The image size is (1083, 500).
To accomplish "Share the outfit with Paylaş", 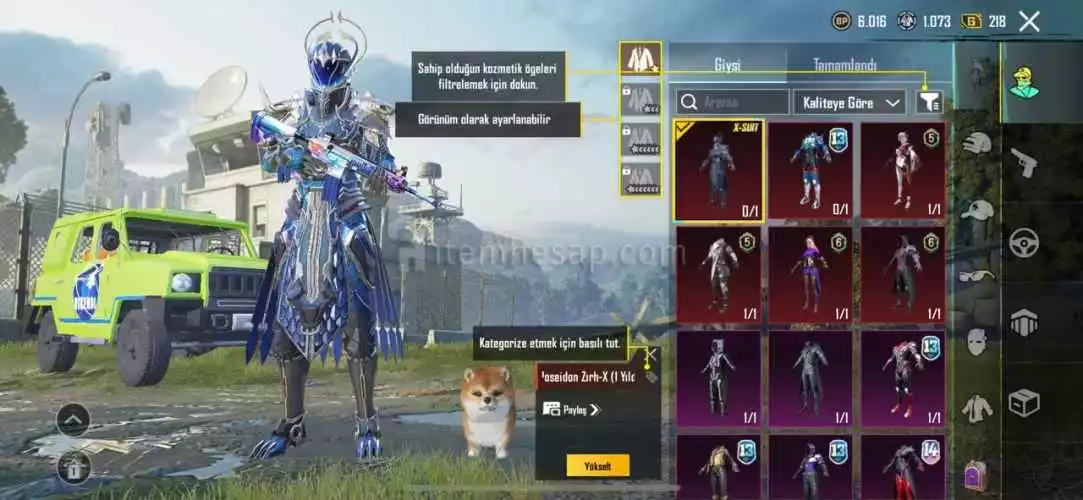I will tap(571, 409).
